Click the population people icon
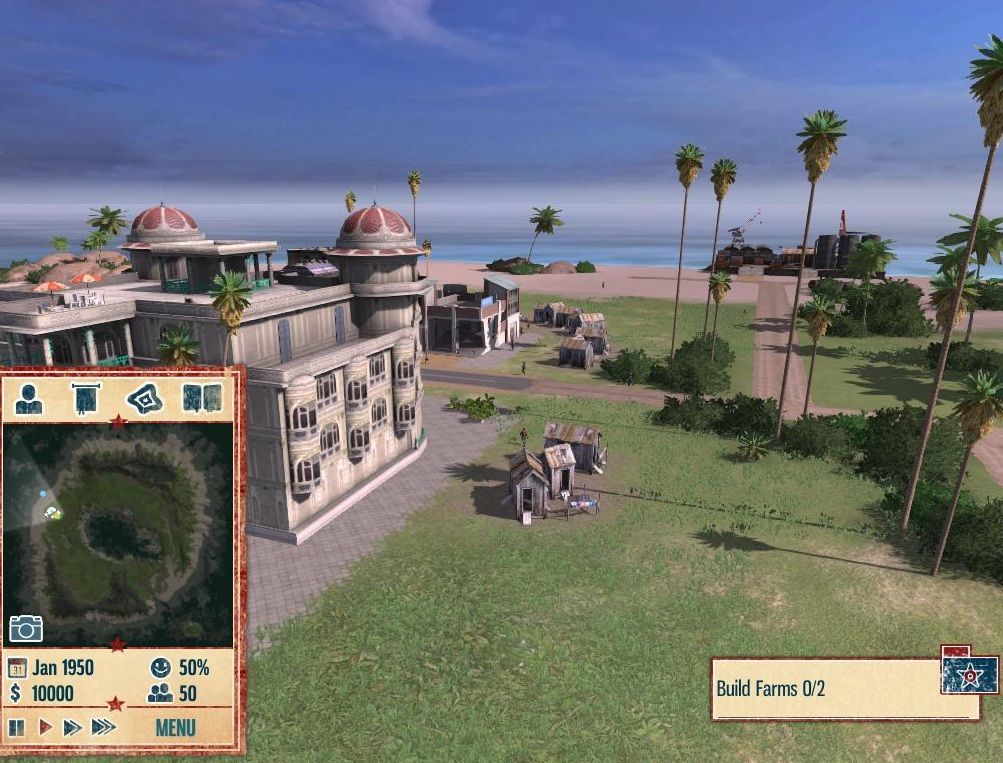Screen dimensions: 1003x763 tap(160, 693)
